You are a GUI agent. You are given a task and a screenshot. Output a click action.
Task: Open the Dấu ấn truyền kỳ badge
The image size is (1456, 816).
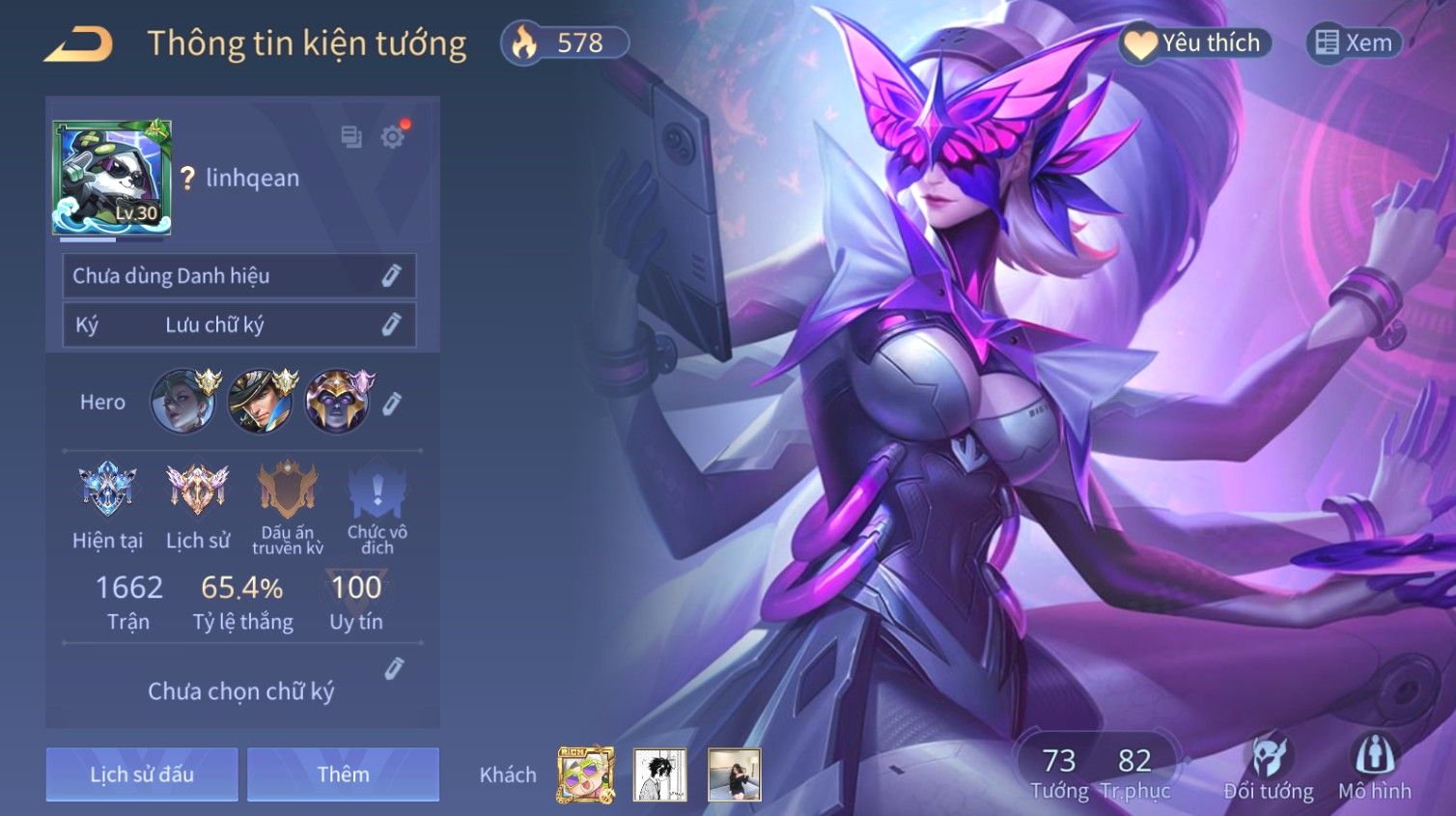pyautogui.click(x=288, y=491)
